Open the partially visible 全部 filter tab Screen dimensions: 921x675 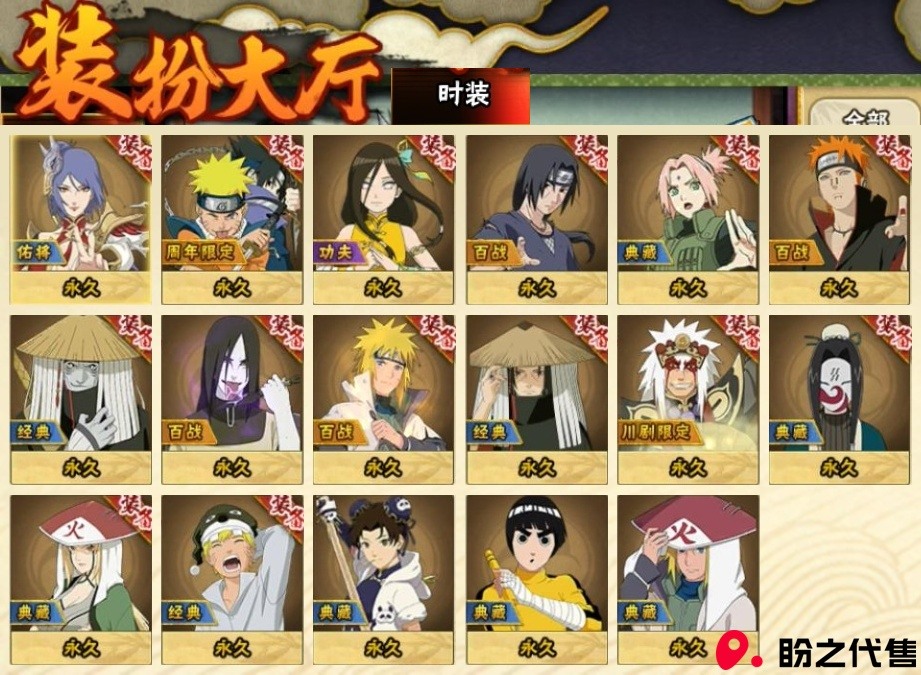click(864, 116)
